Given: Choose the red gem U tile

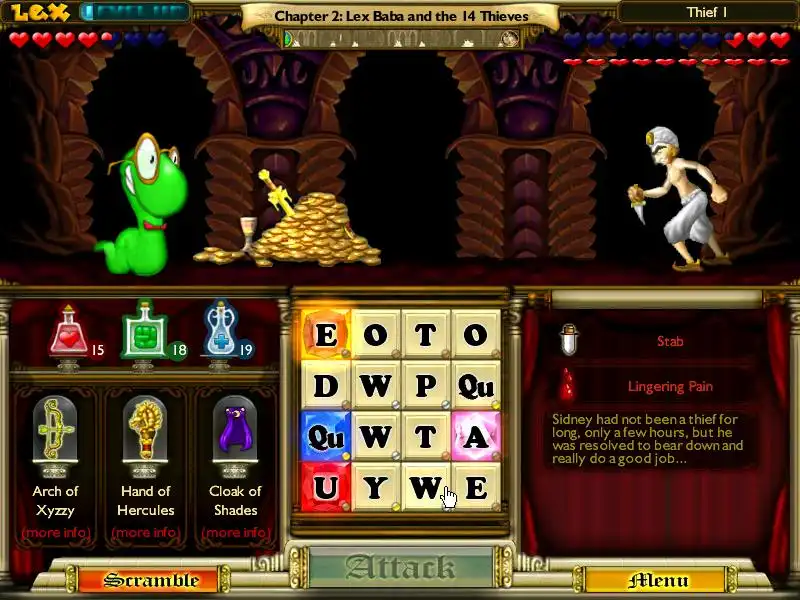Looking at the screenshot, I should click(325, 487).
